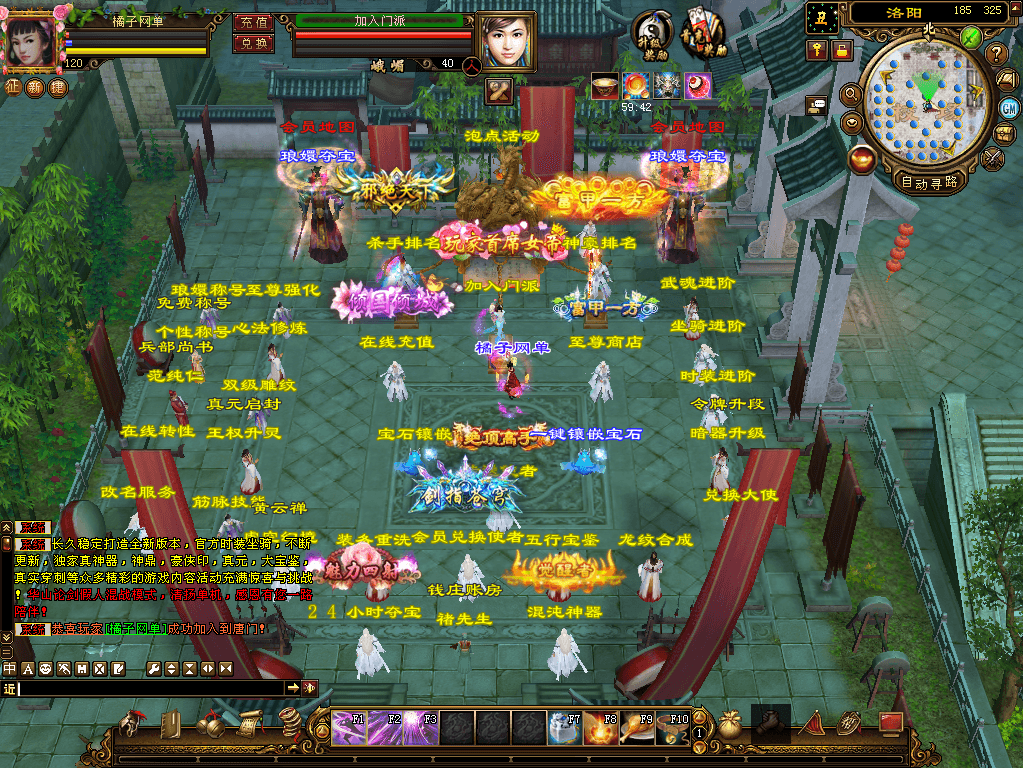1023x768 pixels.
Task: Open the treasure chest icon by minimap
Action: click(1006, 133)
